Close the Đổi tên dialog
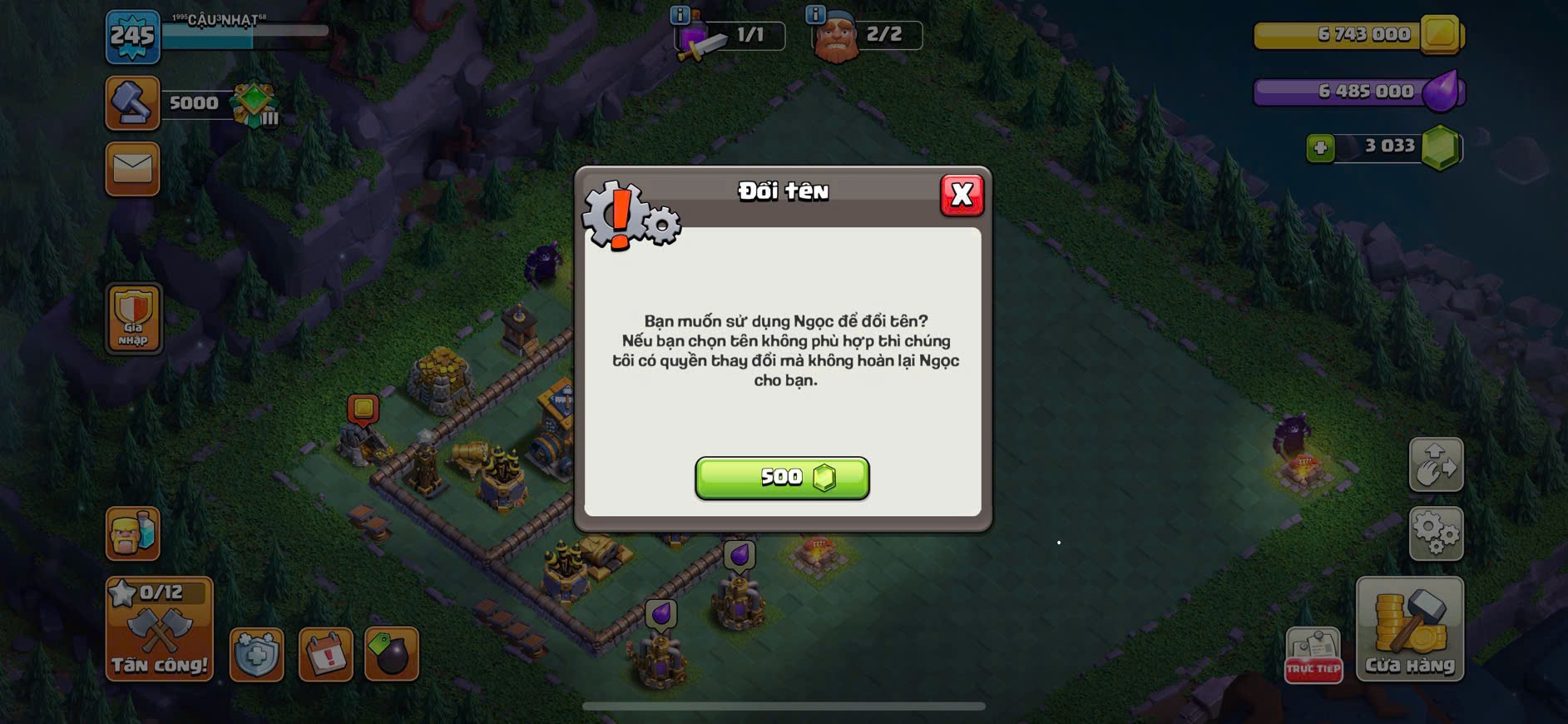This screenshot has width=1568, height=724. pos(962,195)
